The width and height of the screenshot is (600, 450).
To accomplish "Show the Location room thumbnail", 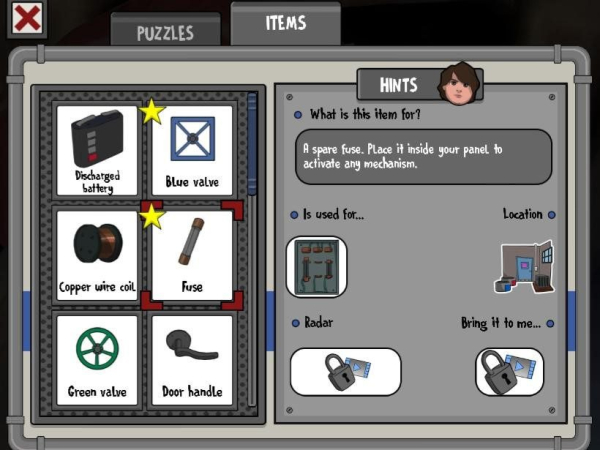I will tap(524, 266).
